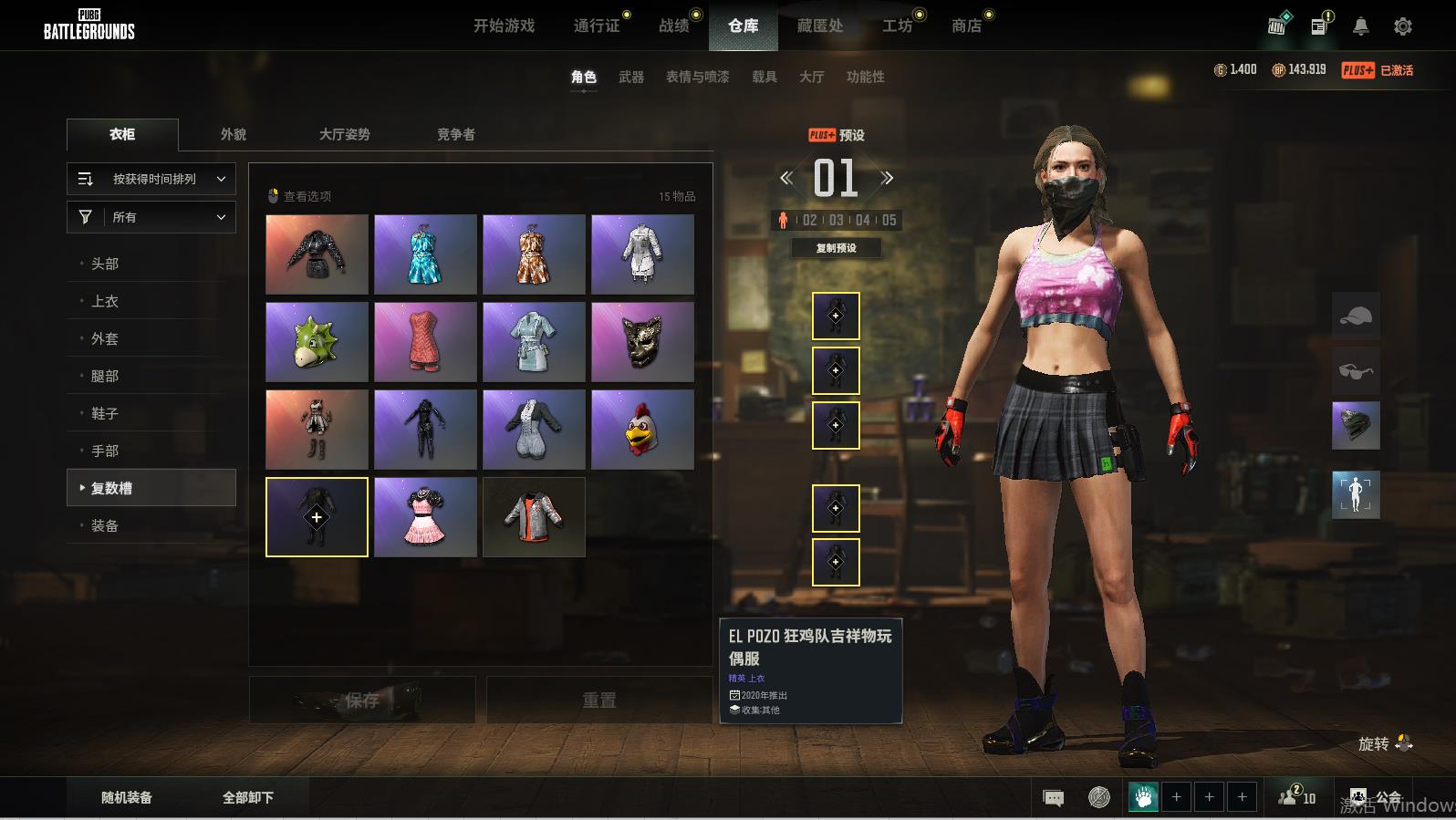Open the 开始游戏 (Start Game) menu

[x=504, y=26]
